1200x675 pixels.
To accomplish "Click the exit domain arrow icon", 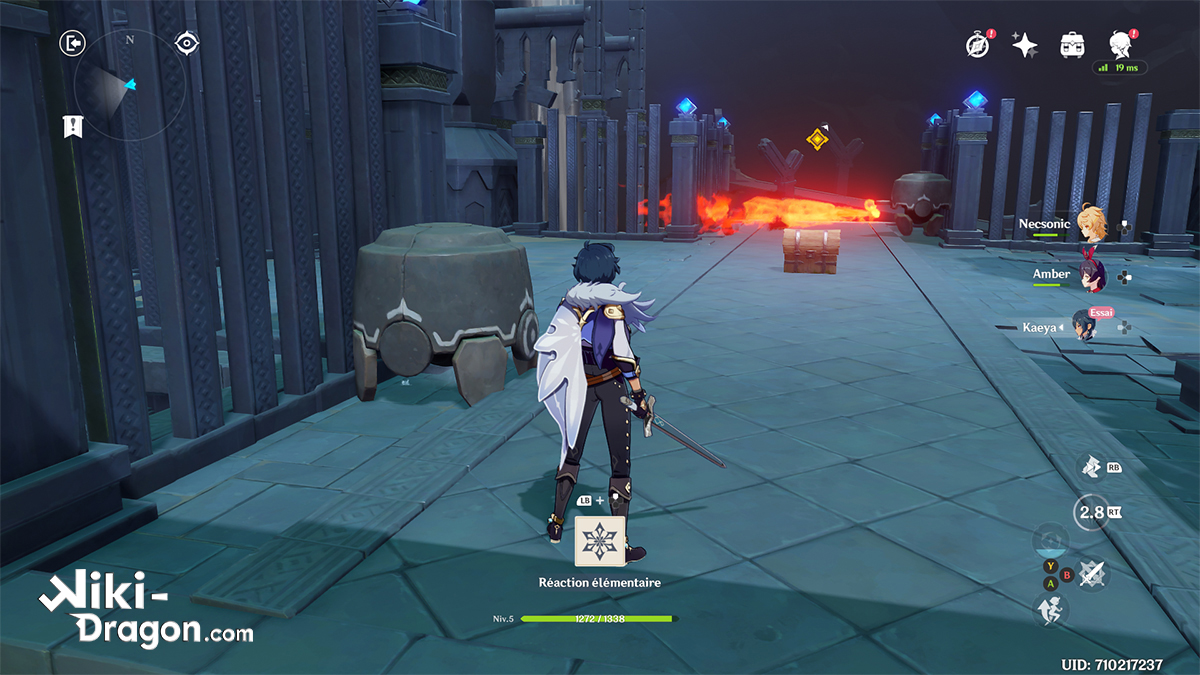I will [x=73, y=43].
